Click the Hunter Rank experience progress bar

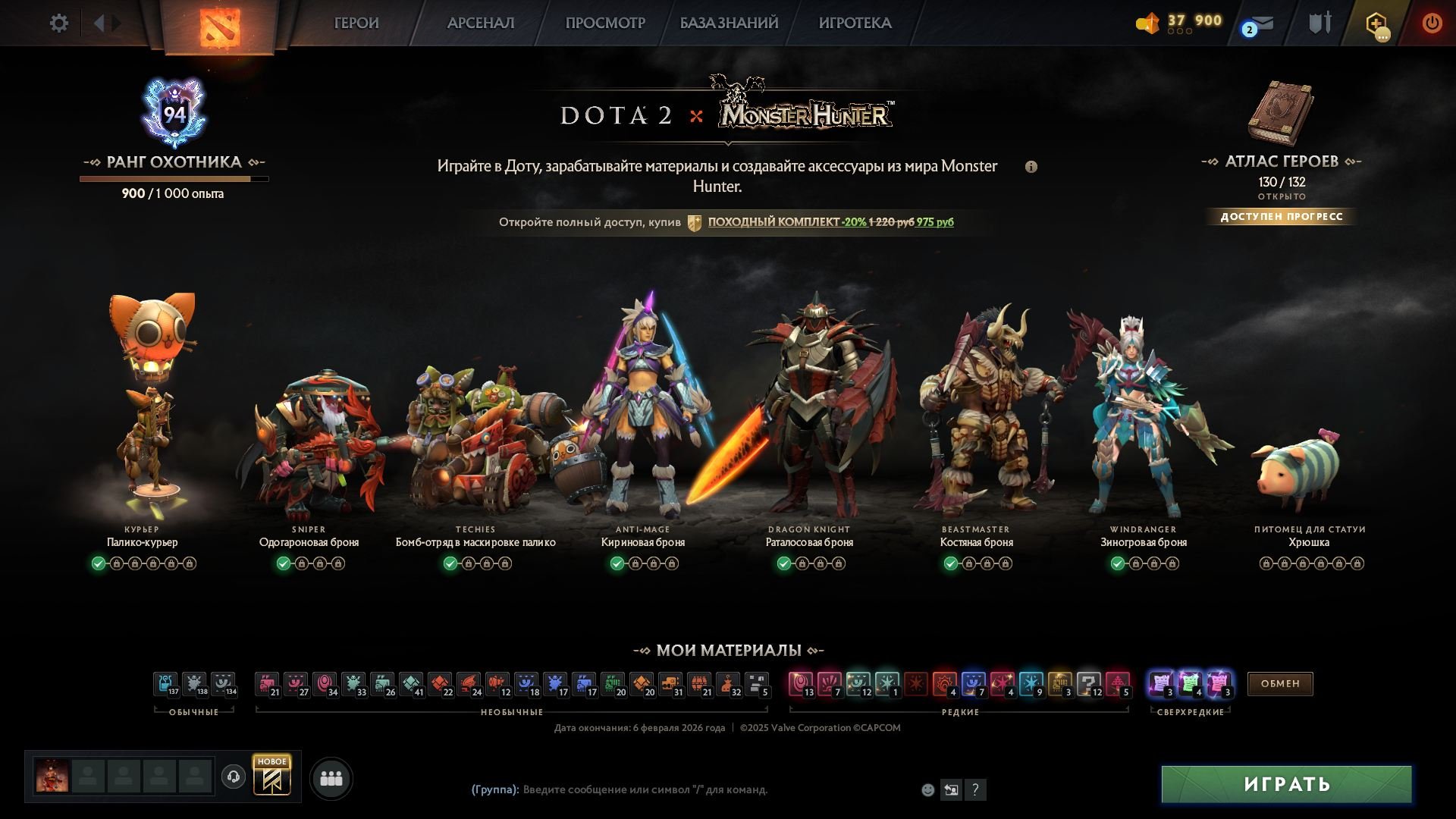click(173, 179)
